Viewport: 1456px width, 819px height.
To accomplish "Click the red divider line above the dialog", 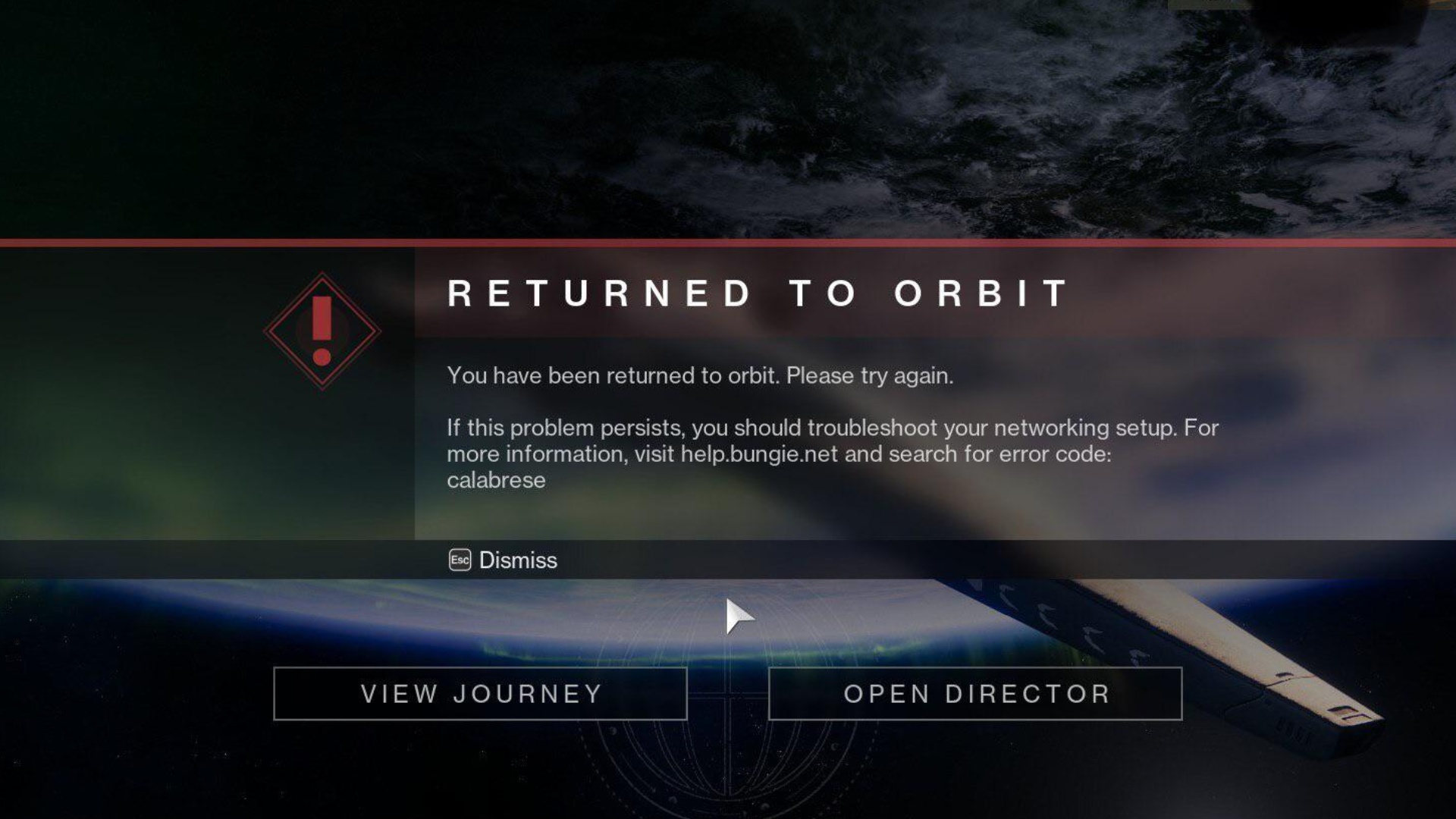I will (728, 241).
